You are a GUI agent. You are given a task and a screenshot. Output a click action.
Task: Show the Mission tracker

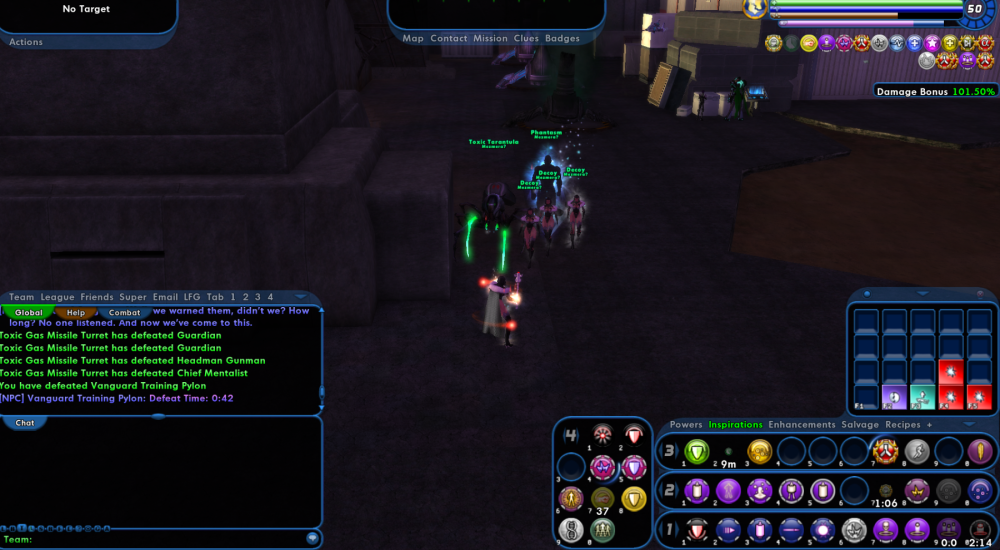490,38
